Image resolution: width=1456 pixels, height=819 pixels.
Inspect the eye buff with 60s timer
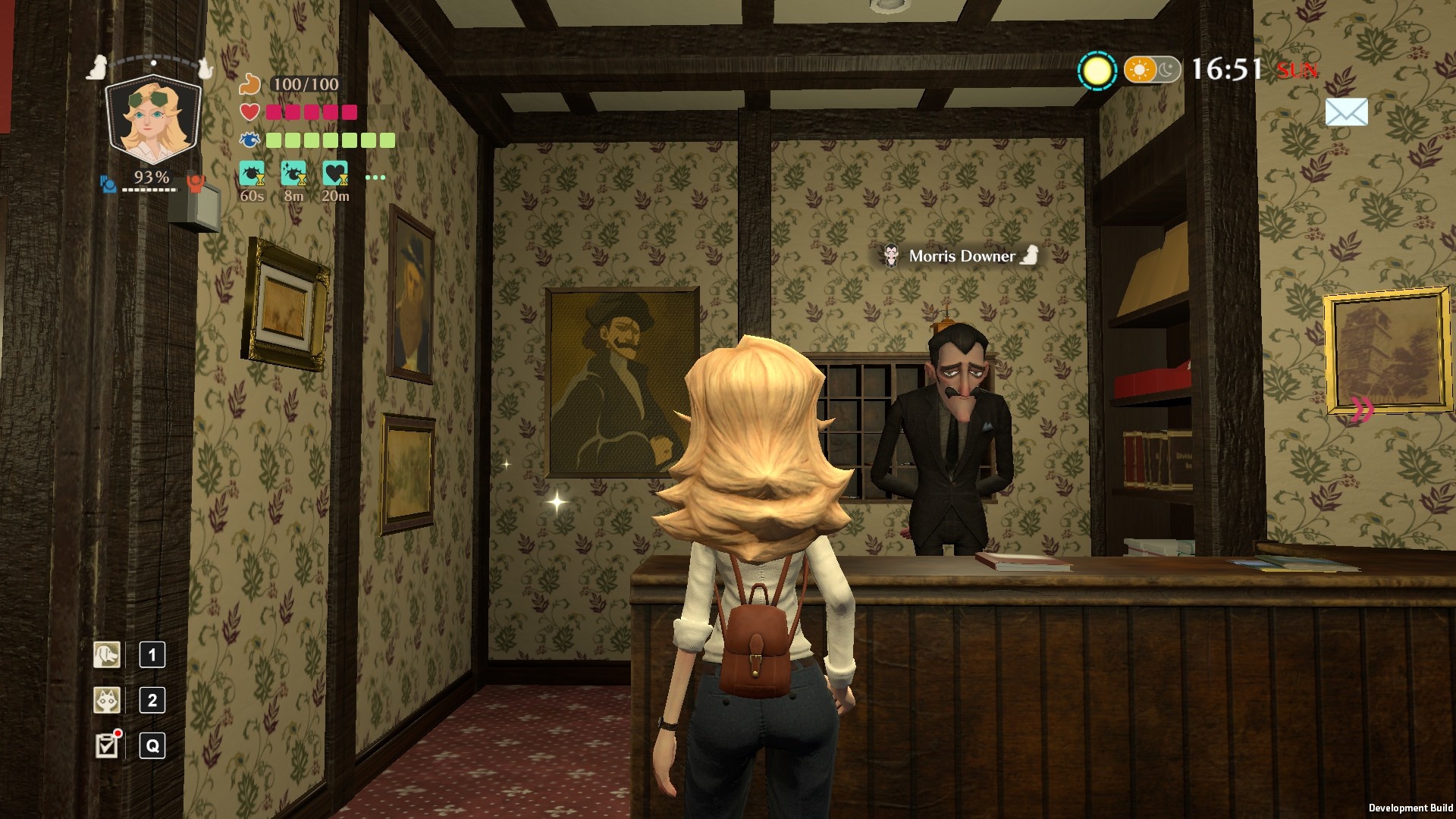coord(252,174)
